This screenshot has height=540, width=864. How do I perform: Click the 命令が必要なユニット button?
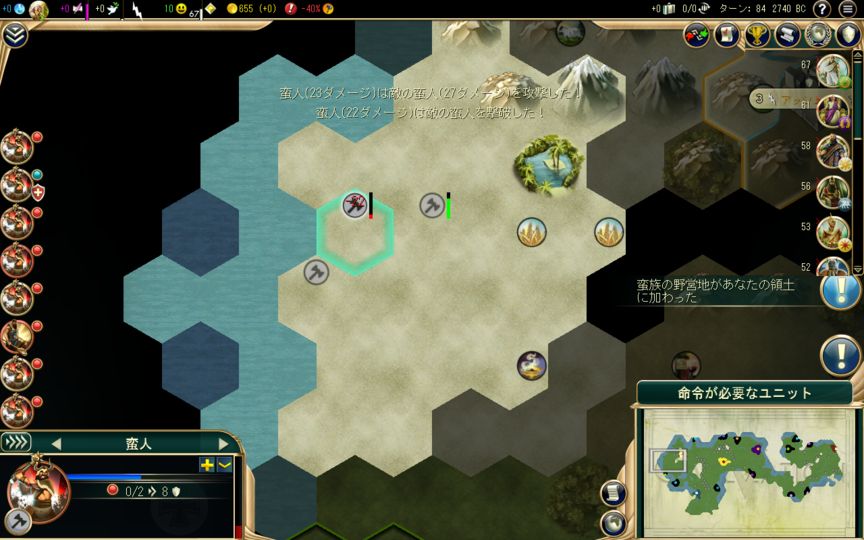(744, 393)
